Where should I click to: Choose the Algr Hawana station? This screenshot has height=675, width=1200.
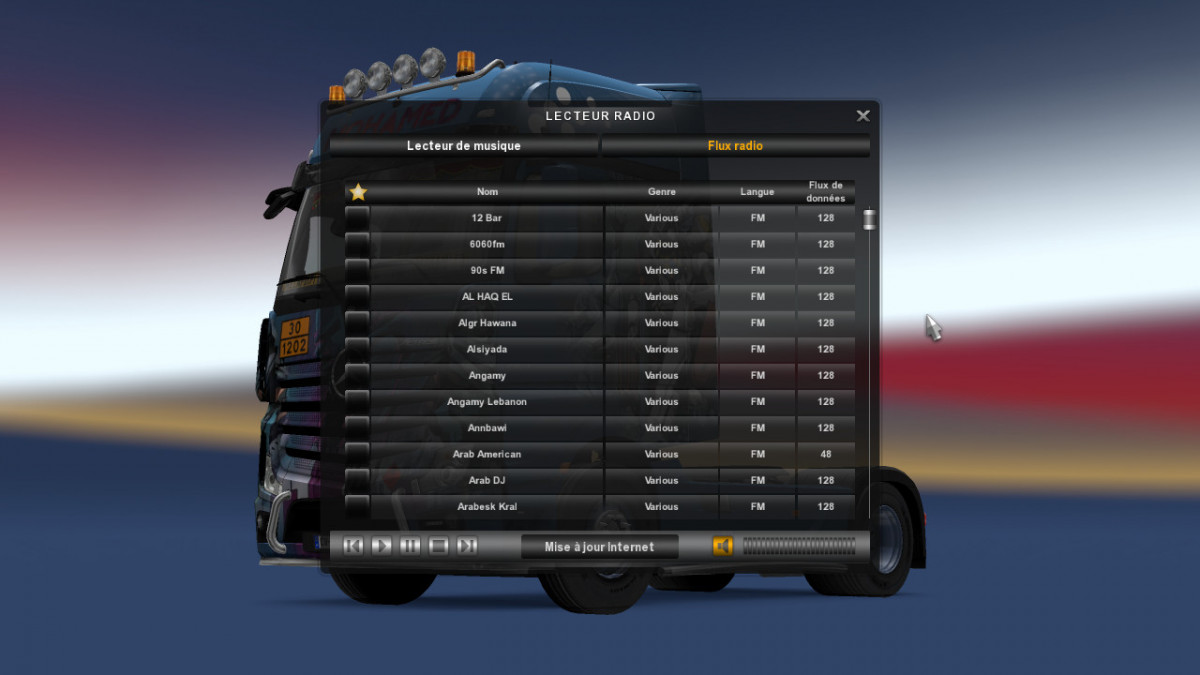487,323
